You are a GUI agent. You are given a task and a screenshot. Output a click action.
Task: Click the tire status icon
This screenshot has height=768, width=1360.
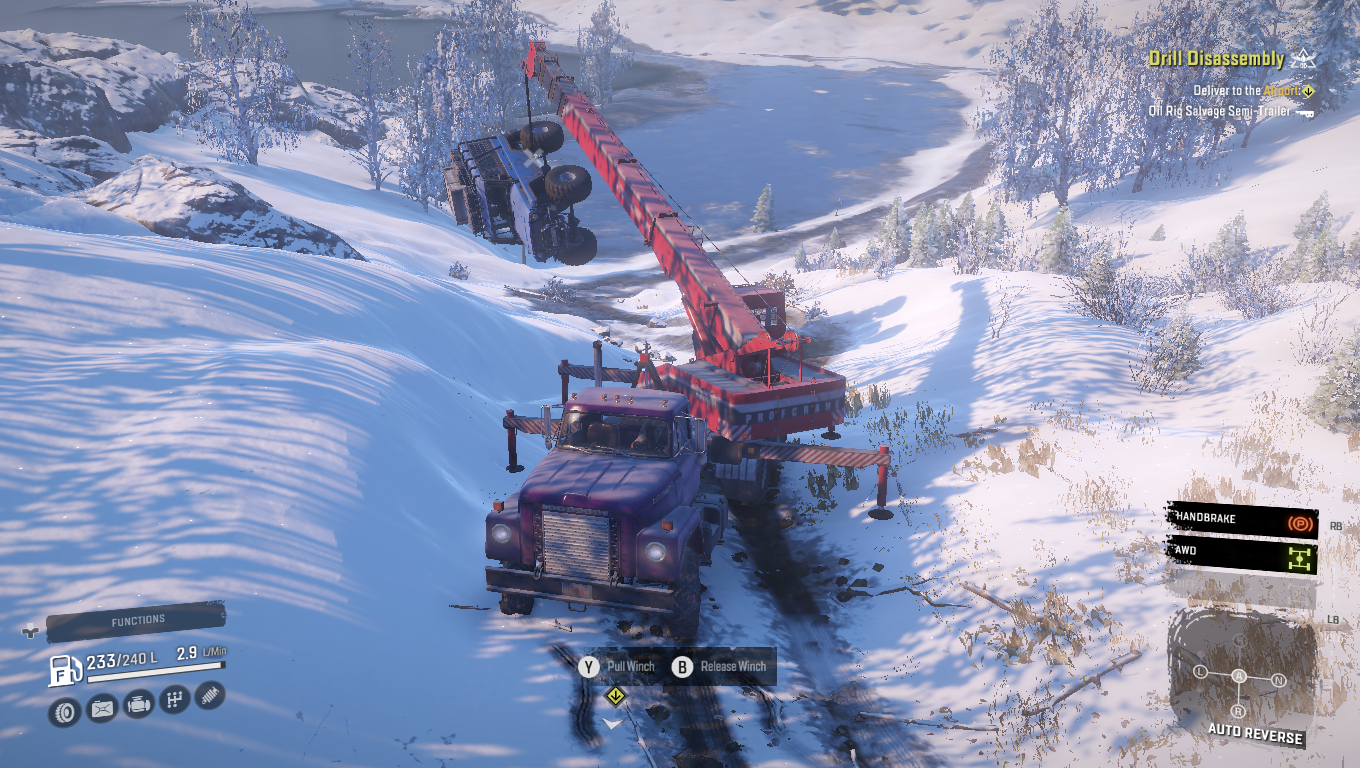coord(65,711)
